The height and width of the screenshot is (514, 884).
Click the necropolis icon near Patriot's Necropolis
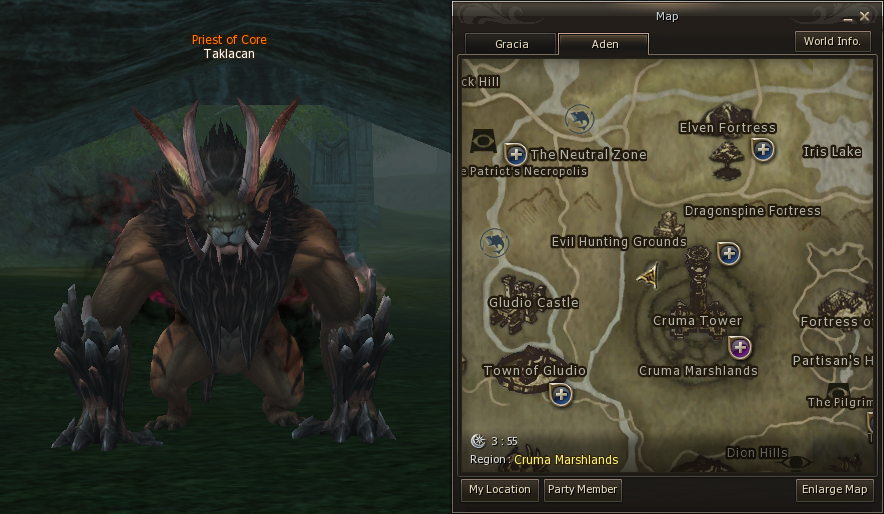tap(484, 140)
